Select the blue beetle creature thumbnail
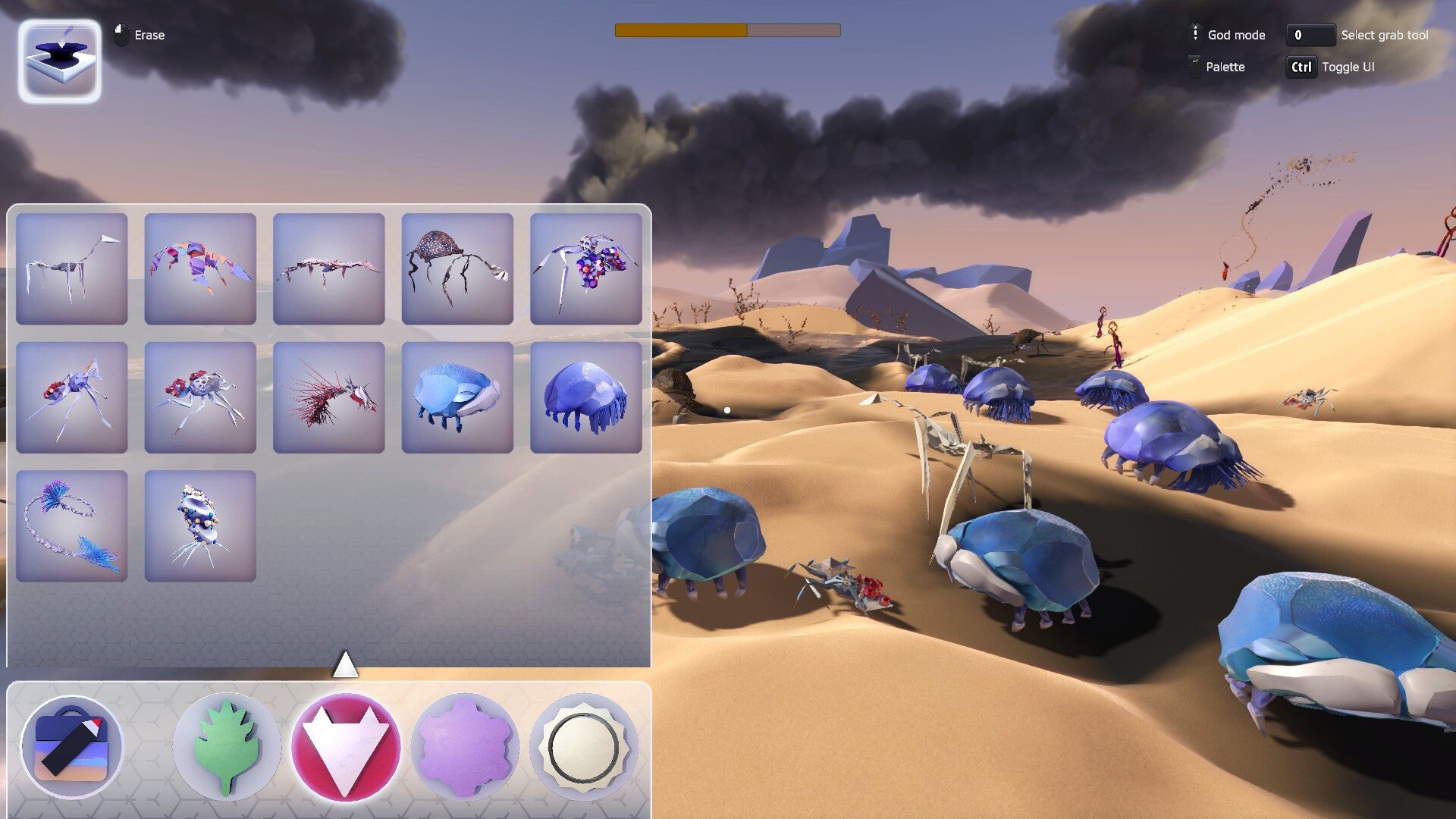 point(457,397)
